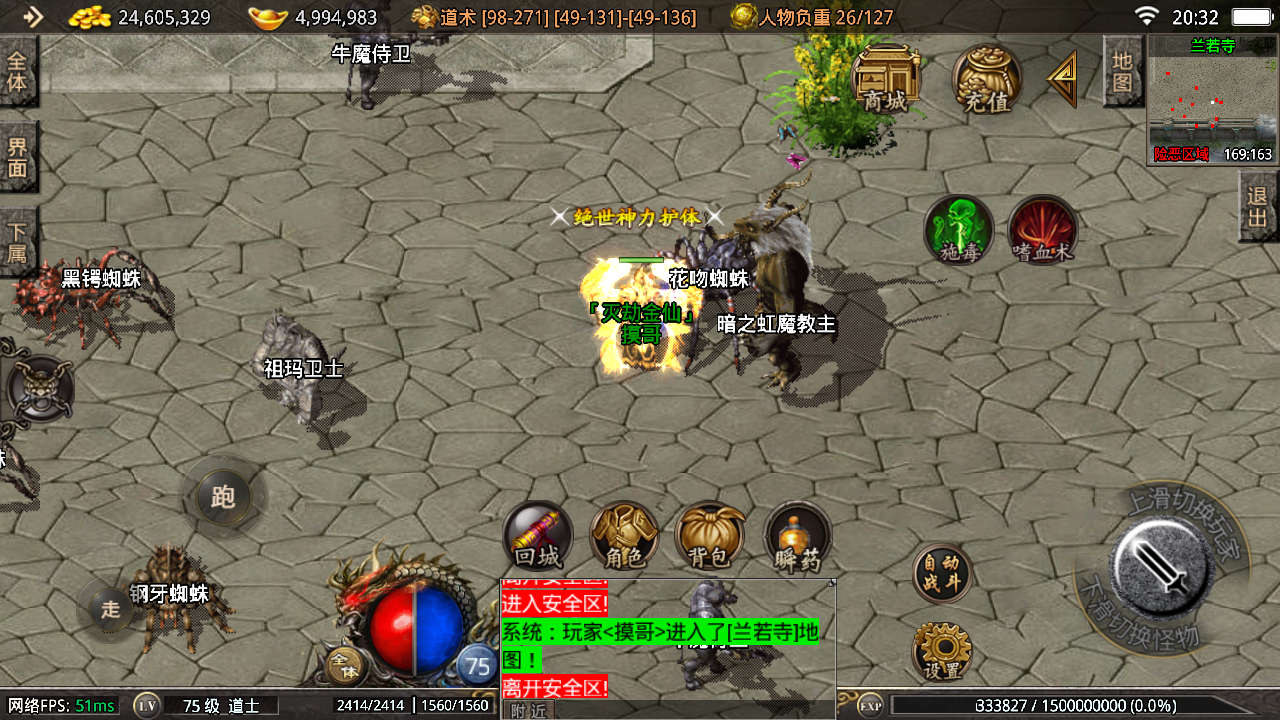Open the 角色 character sheet
Screen dimensions: 1280x720
tap(624, 536)
